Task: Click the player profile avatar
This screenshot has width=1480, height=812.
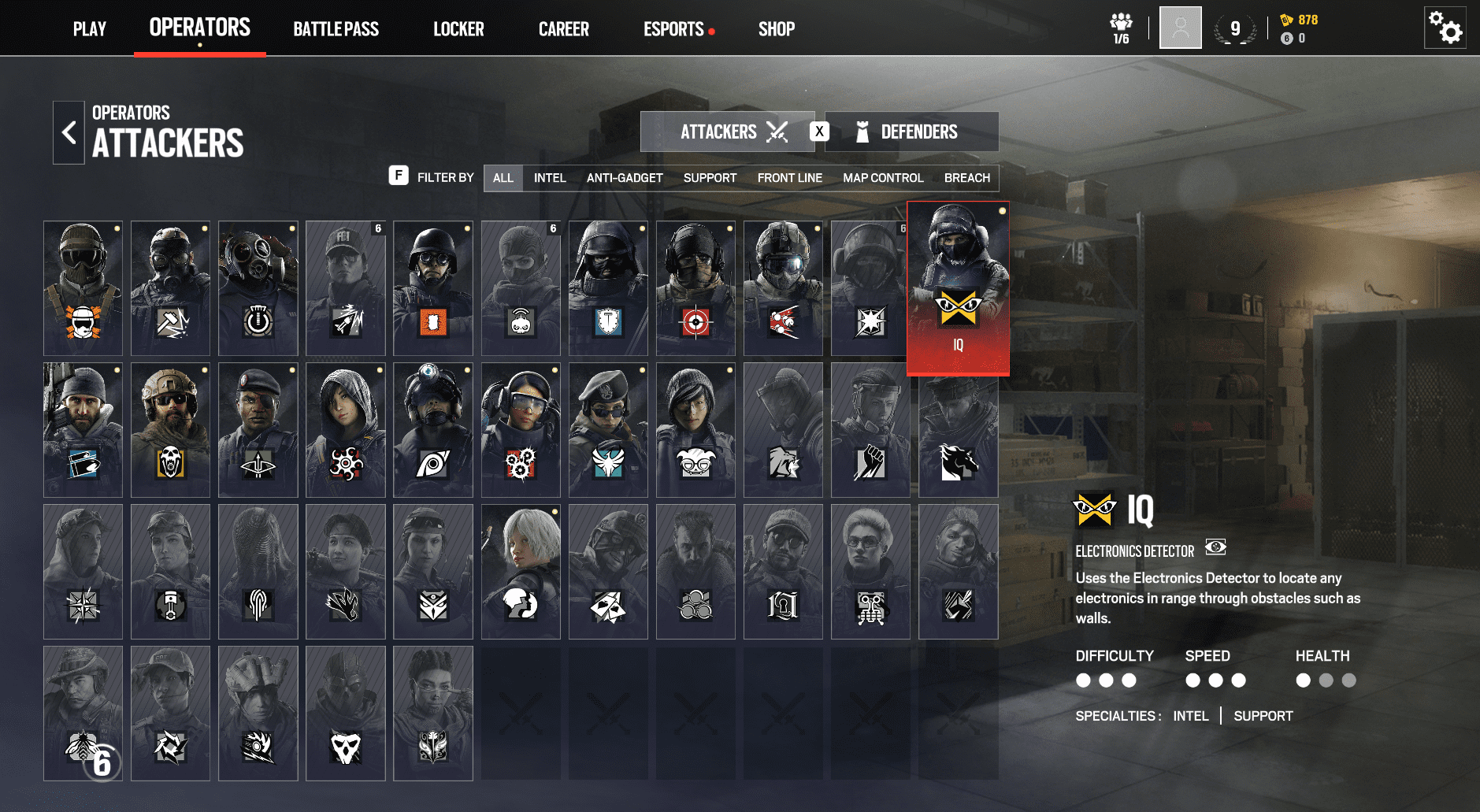Action: click(x=1180, y=28)
